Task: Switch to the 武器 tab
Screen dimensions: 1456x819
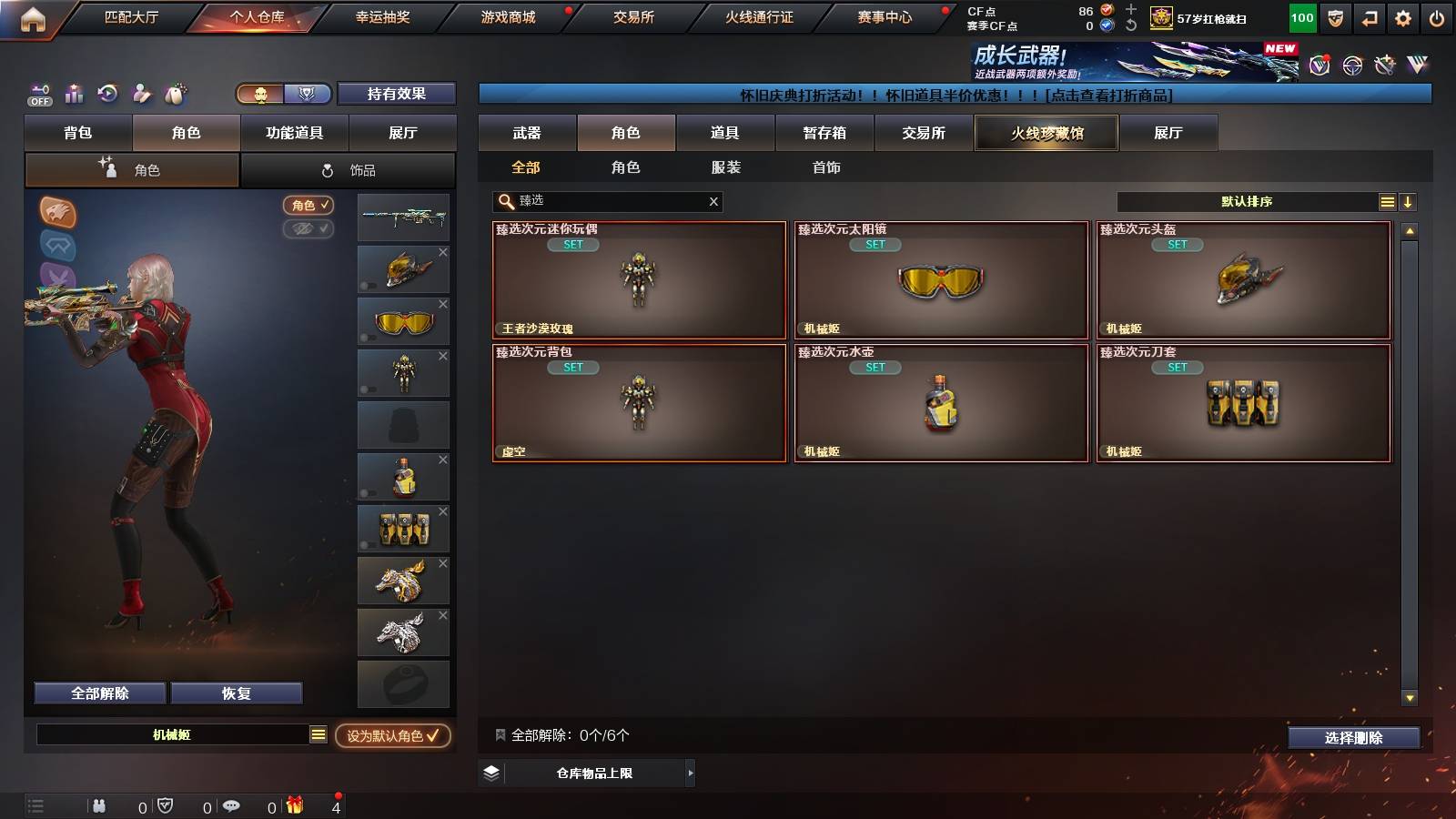Action: point(528,133)
